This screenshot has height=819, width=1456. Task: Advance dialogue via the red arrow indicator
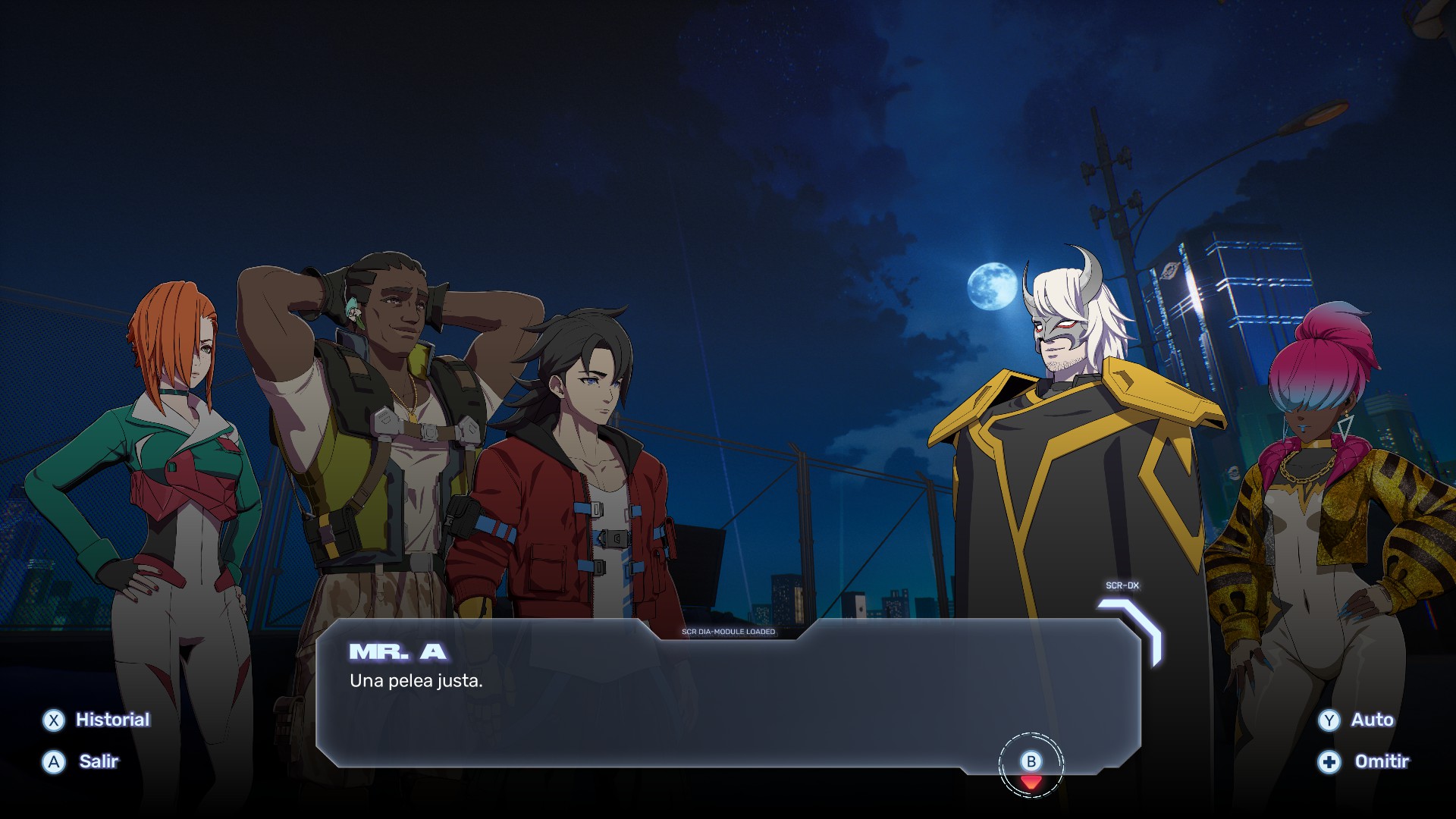click(x=1031, y=780)
